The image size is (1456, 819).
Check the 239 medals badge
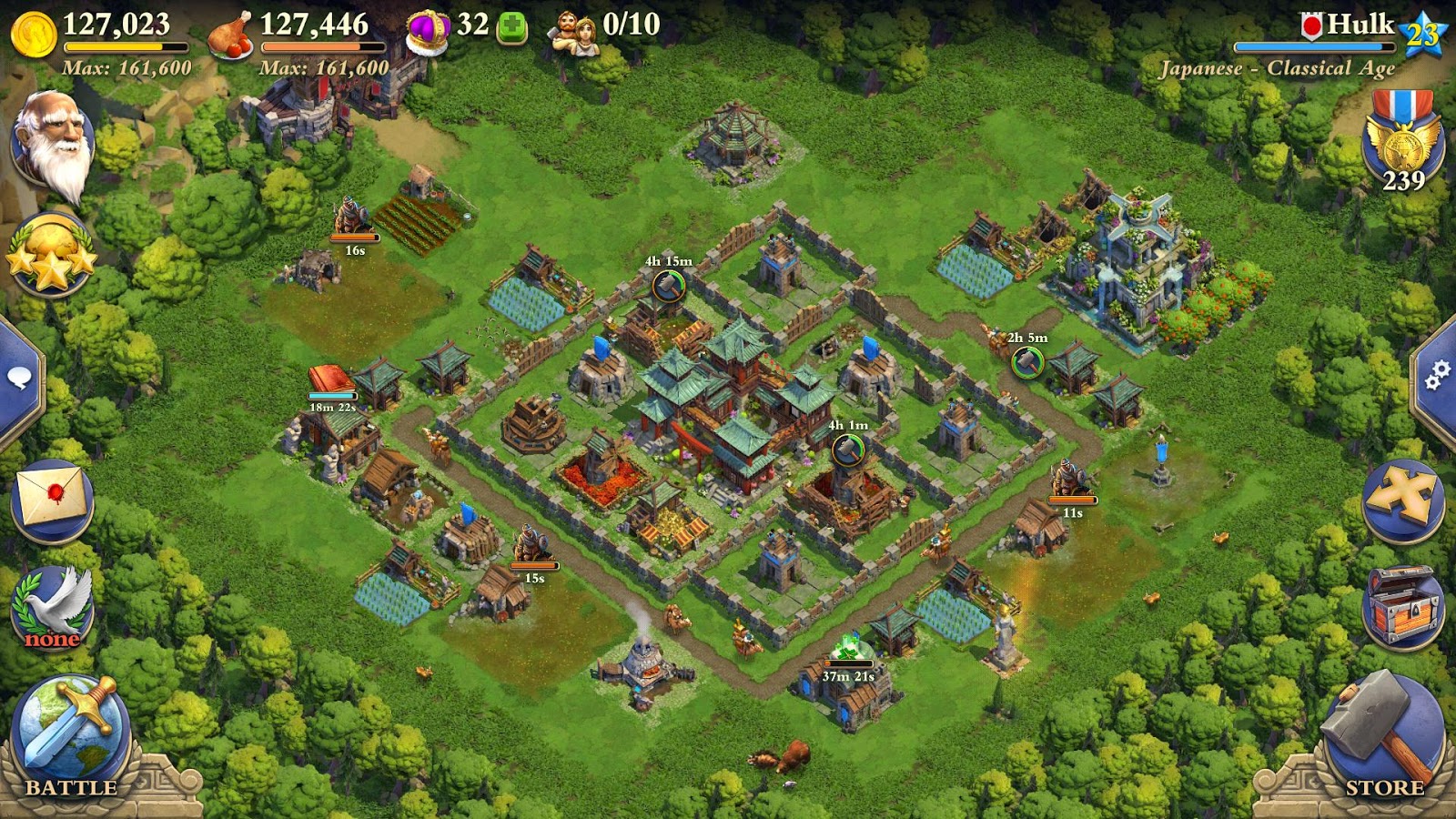(1403, 146)
